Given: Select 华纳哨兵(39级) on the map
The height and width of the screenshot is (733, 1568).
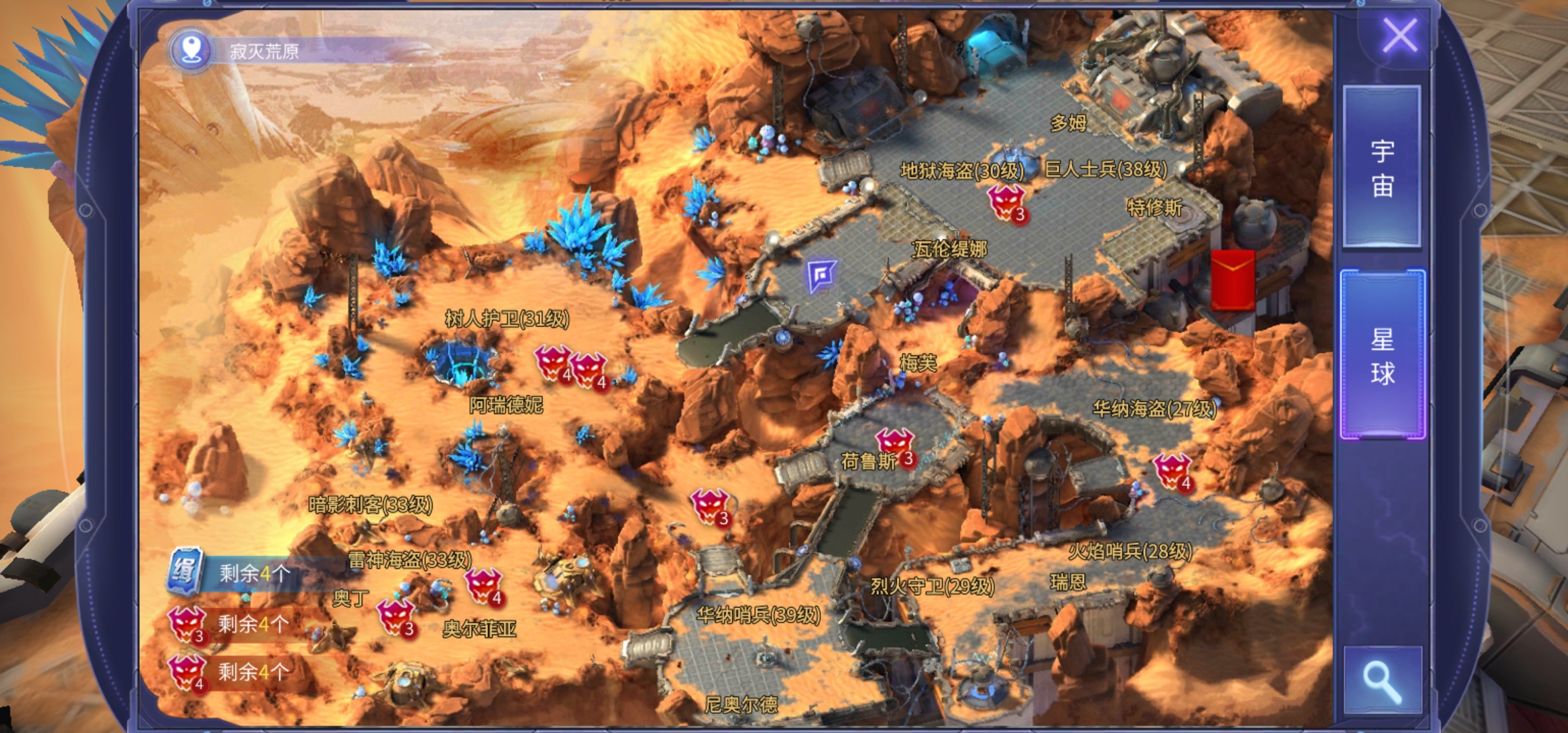Looking at the screenshot, I should tap(758, 615).
